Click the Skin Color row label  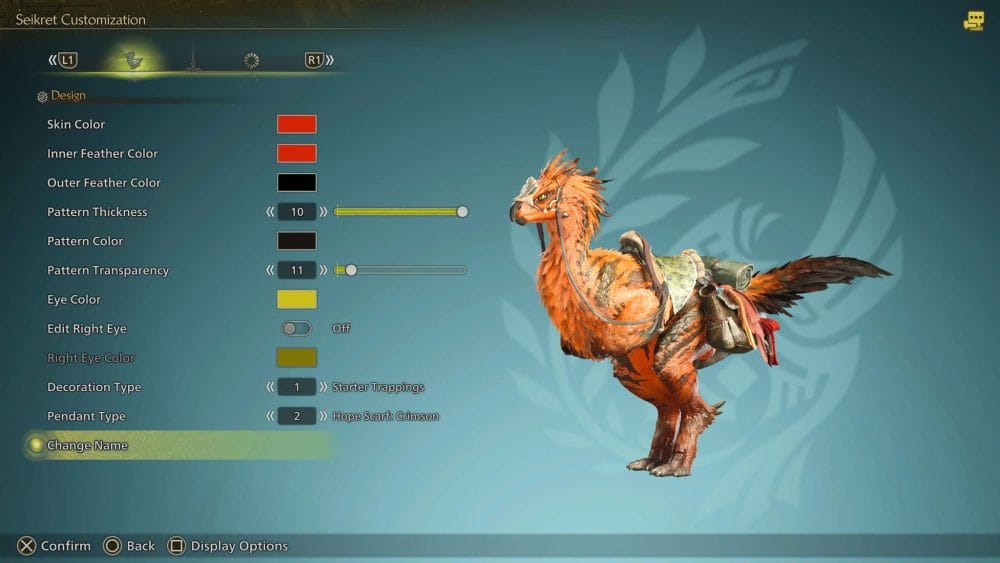(76, 124)
